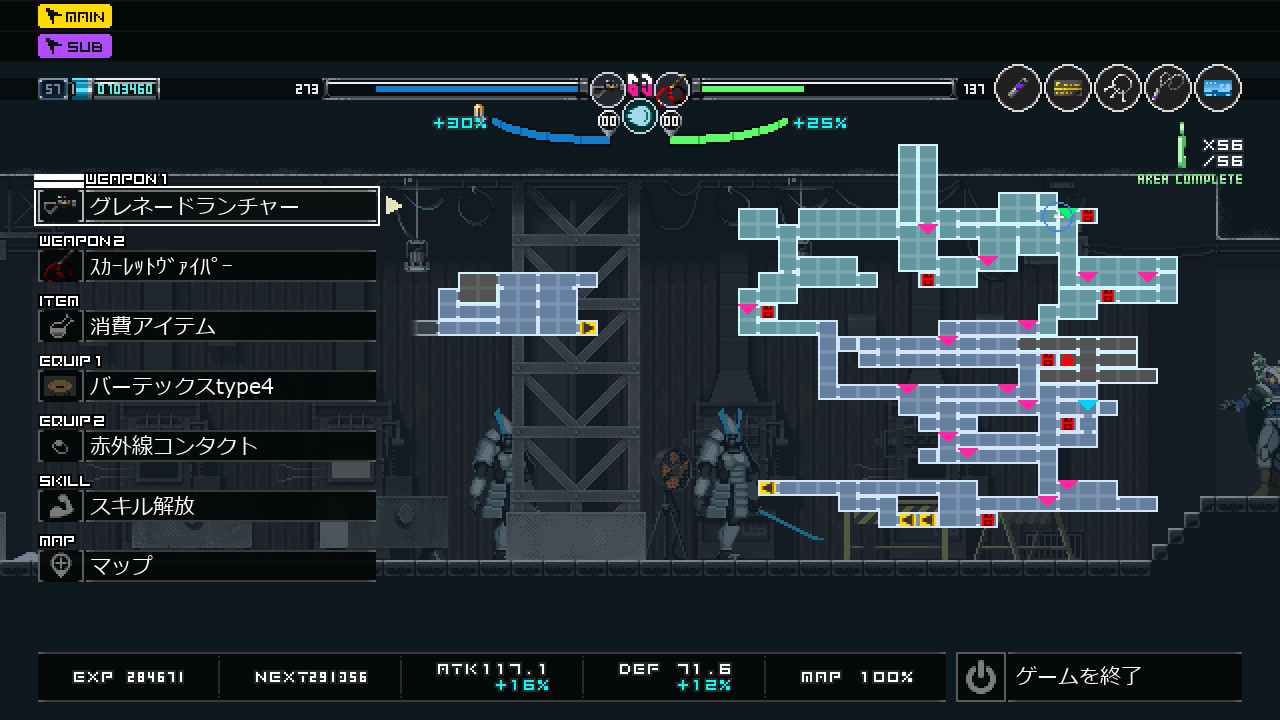The height and width of the screenshot is (720, 1280).
Task: Open the マップ menu entry
Action: click(x=208, y=566)
